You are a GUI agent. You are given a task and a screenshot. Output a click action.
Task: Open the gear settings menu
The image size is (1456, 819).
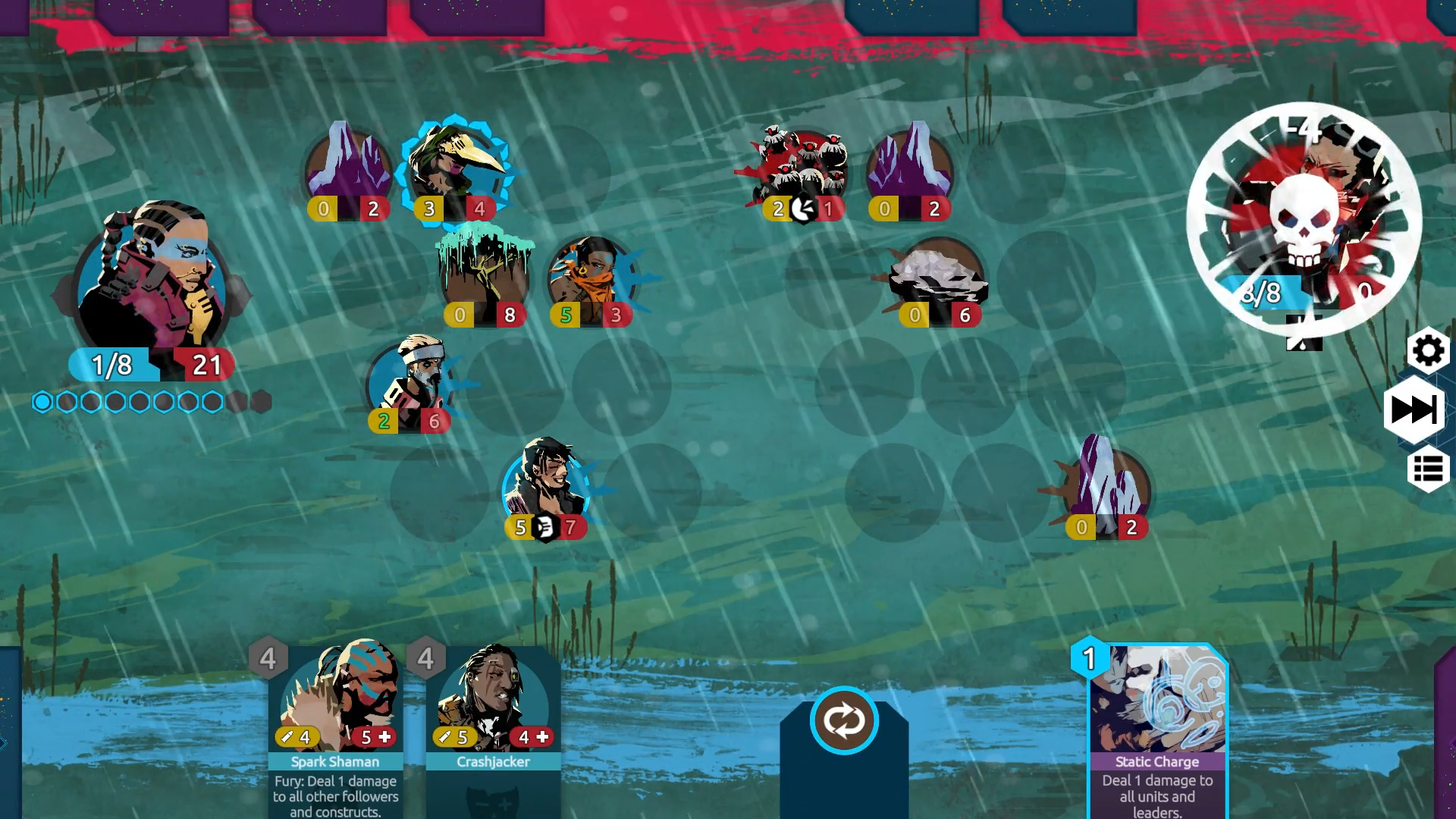point(1428,351)
